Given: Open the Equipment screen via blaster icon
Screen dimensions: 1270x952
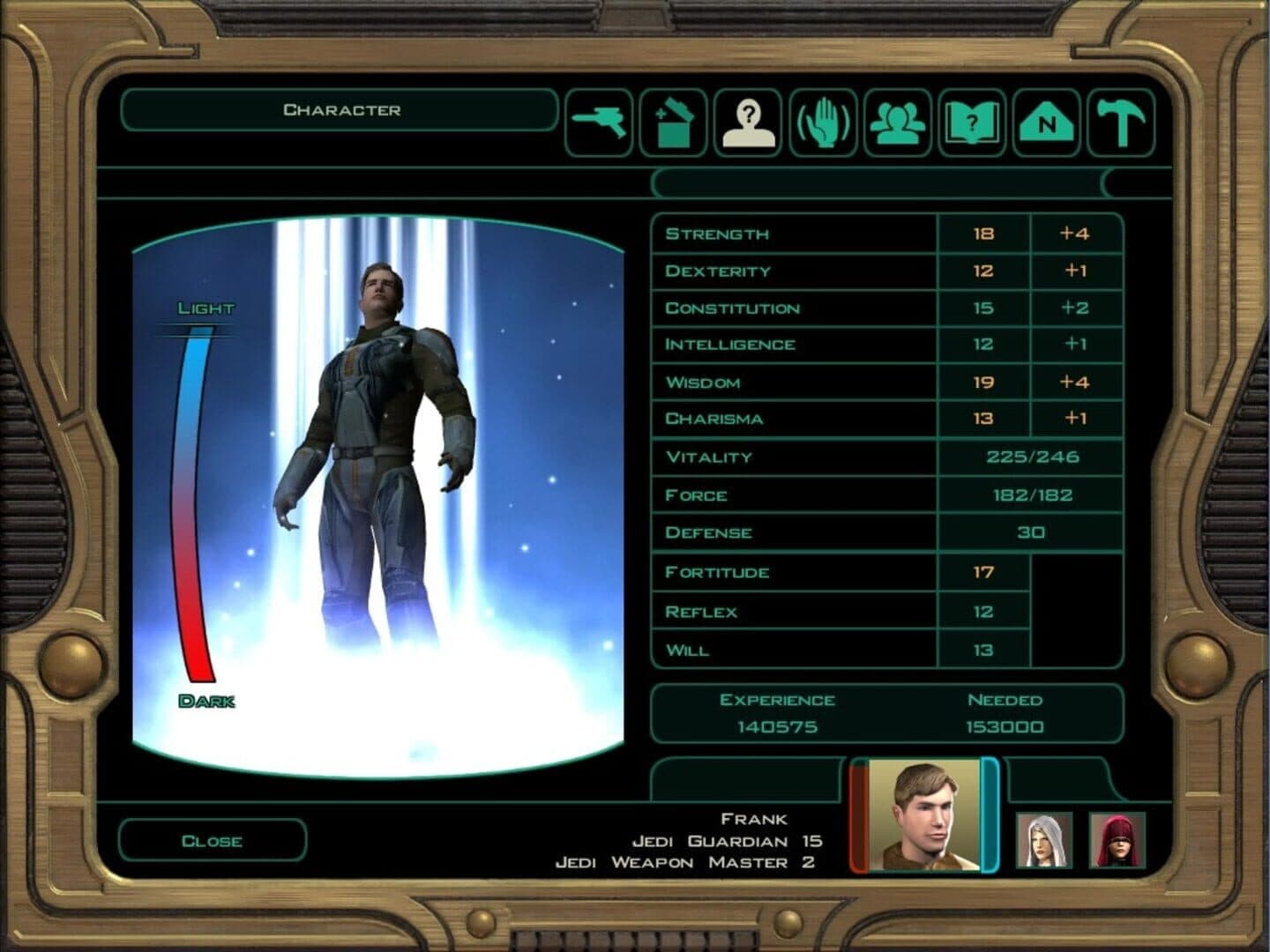Looking at the screenshot, I should coord(600,123).
